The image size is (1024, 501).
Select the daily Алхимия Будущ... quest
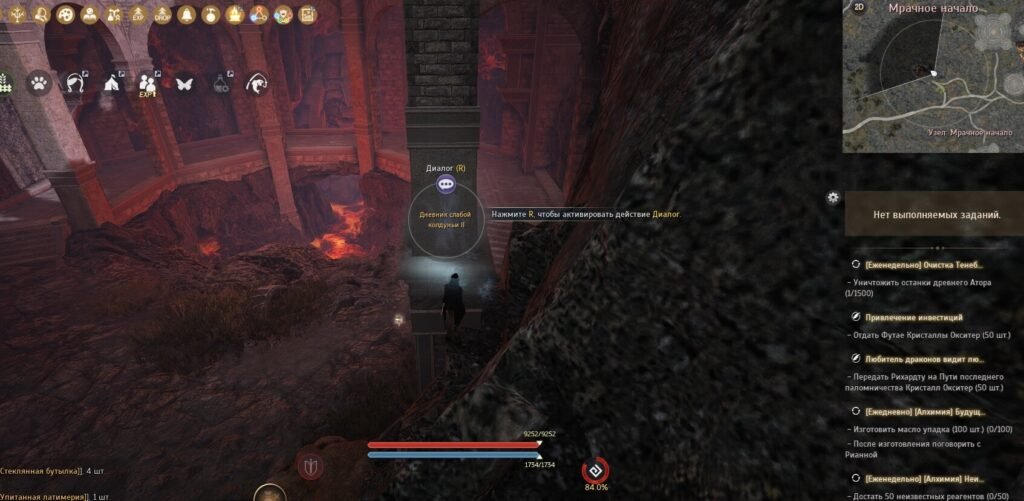(x=924, y=411)
